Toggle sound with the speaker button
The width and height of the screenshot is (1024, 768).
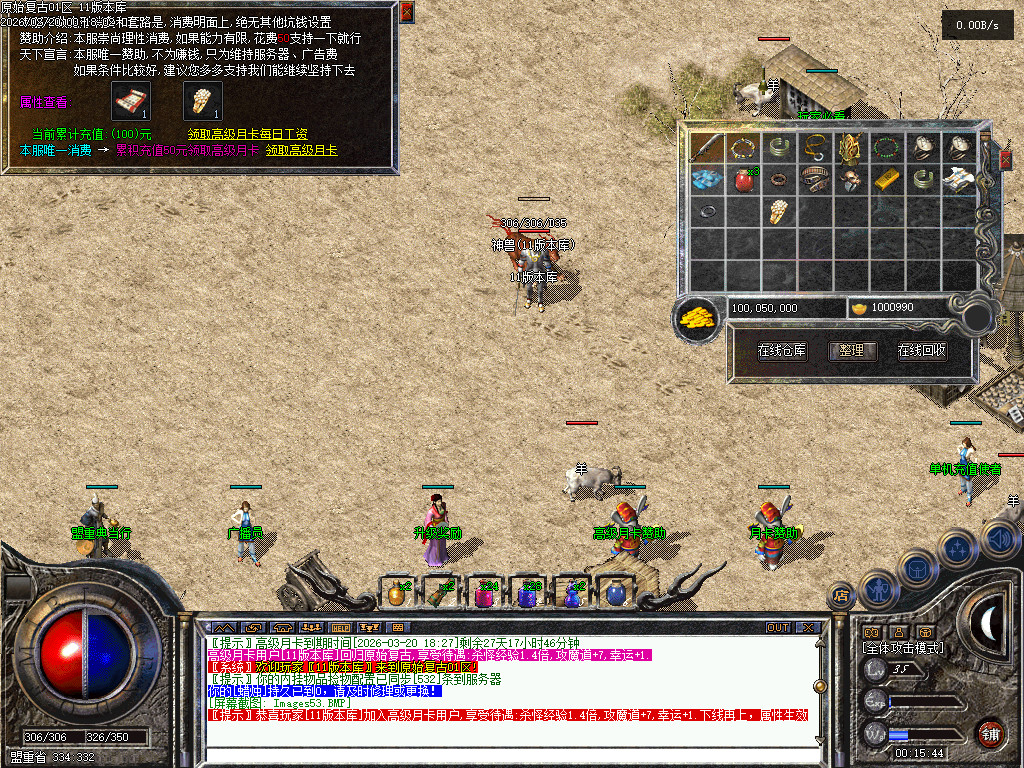999,541
